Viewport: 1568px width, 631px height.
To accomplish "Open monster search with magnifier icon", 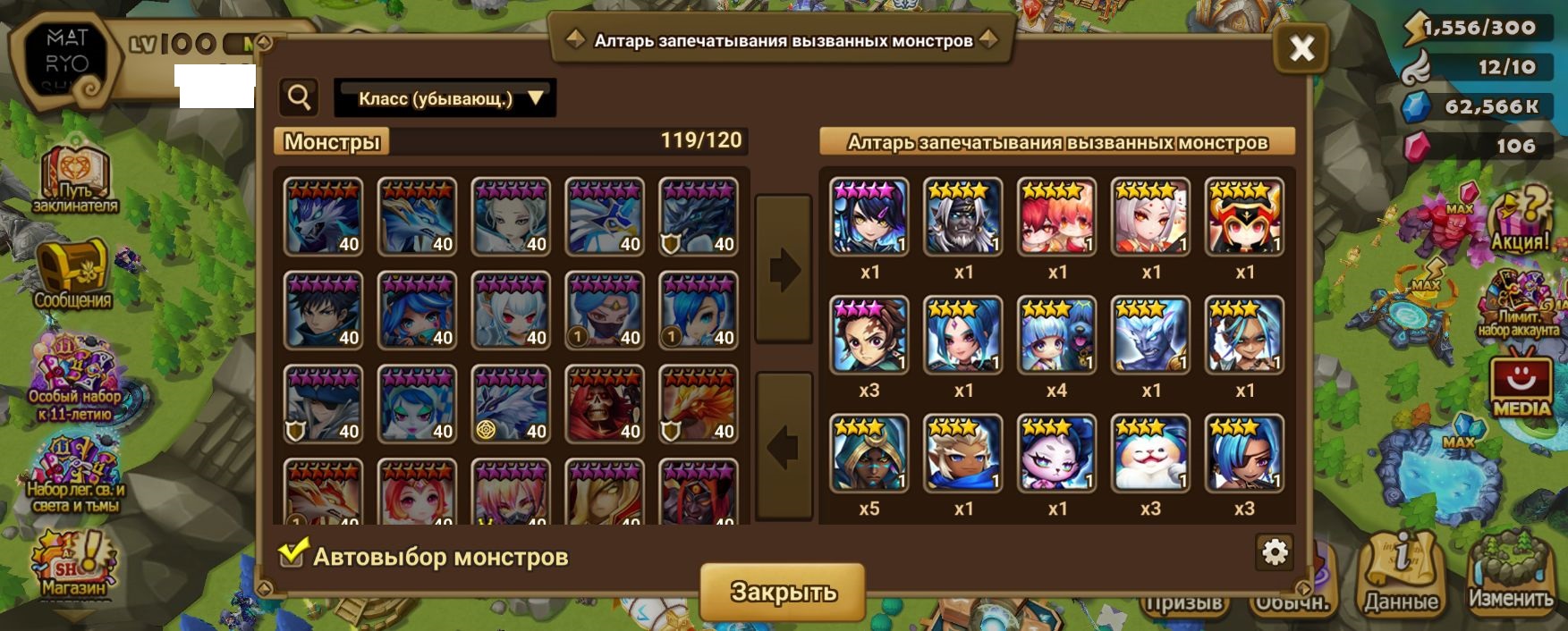I will click(x=300, y=97).
